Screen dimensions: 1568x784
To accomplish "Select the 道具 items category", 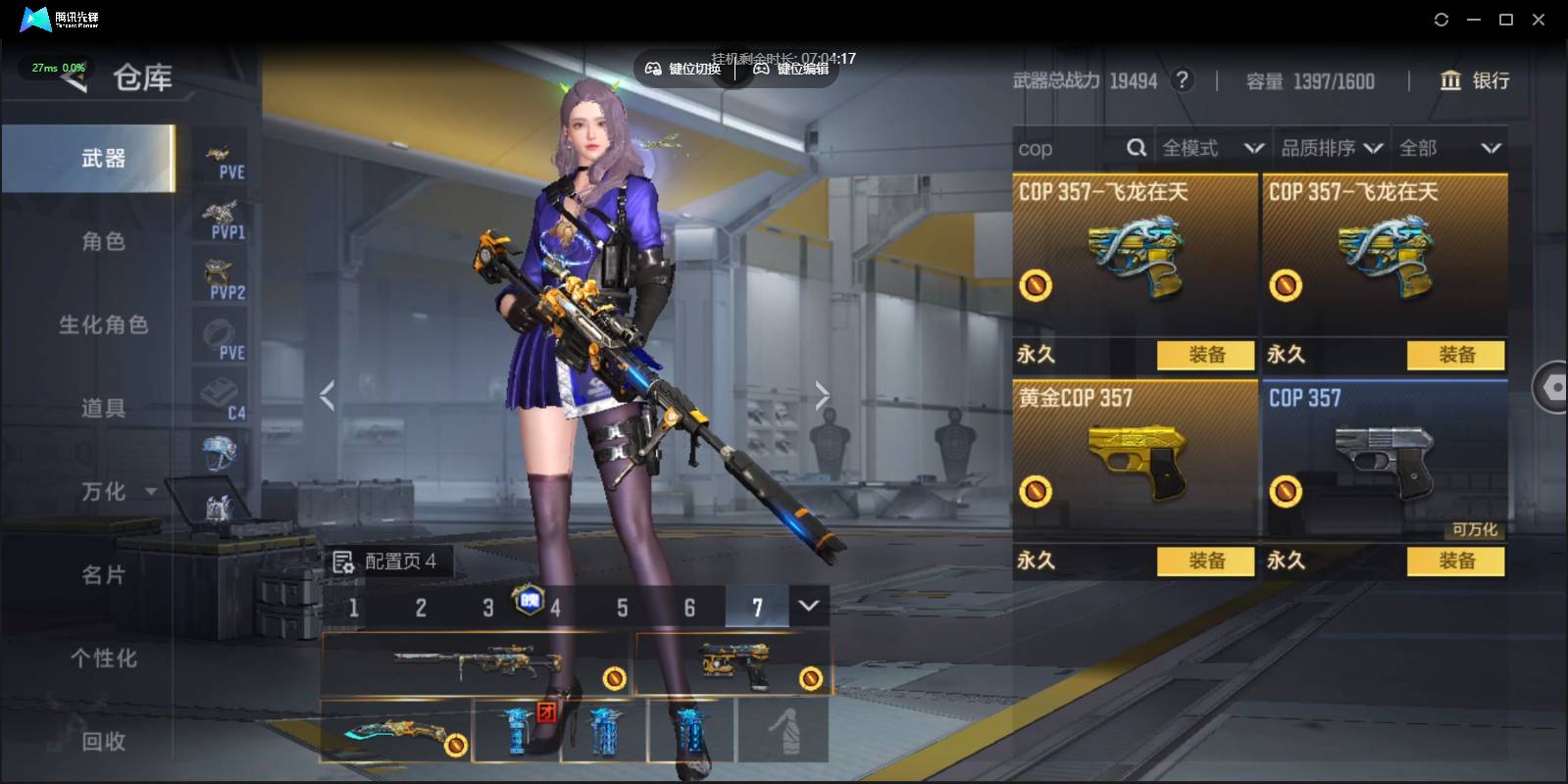I will coord(103,408).
